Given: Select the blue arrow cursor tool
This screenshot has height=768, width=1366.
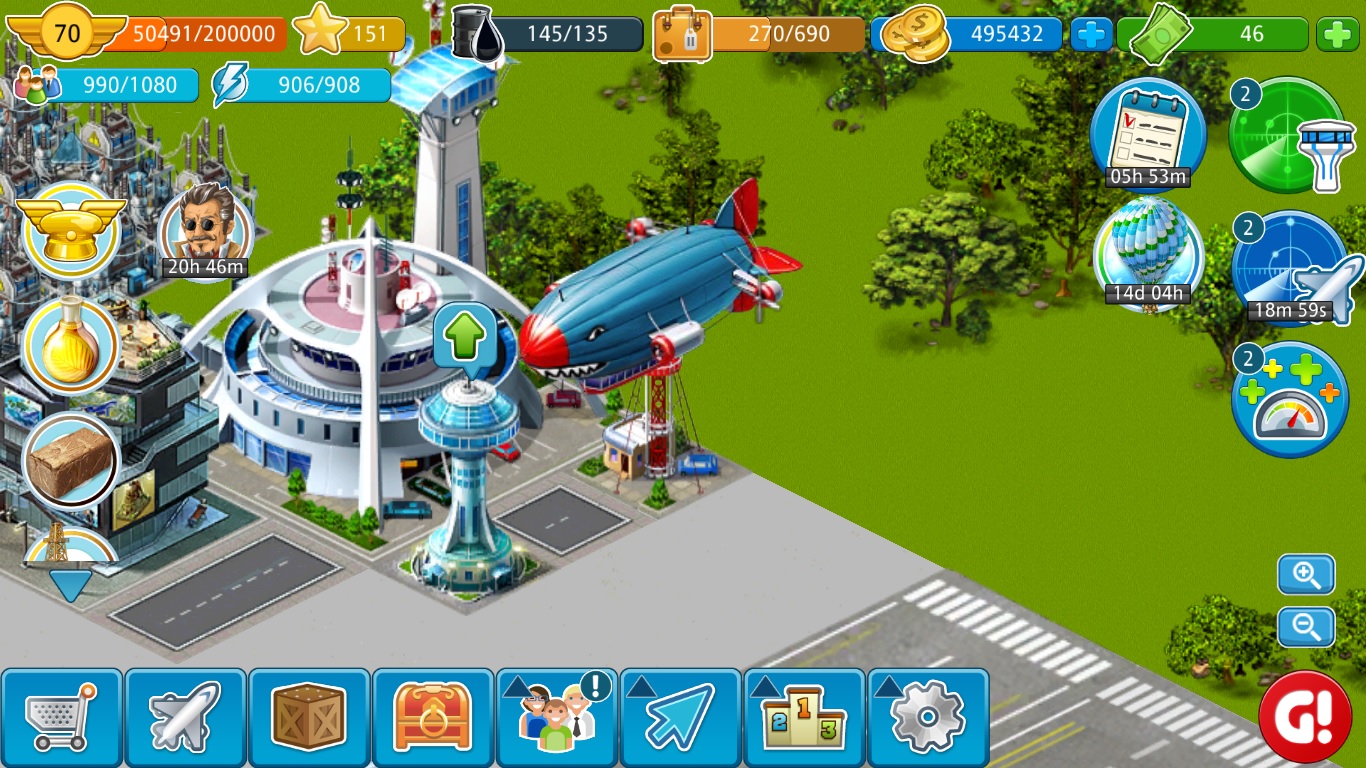Looking at the screenshot, I should pos(681,716).
